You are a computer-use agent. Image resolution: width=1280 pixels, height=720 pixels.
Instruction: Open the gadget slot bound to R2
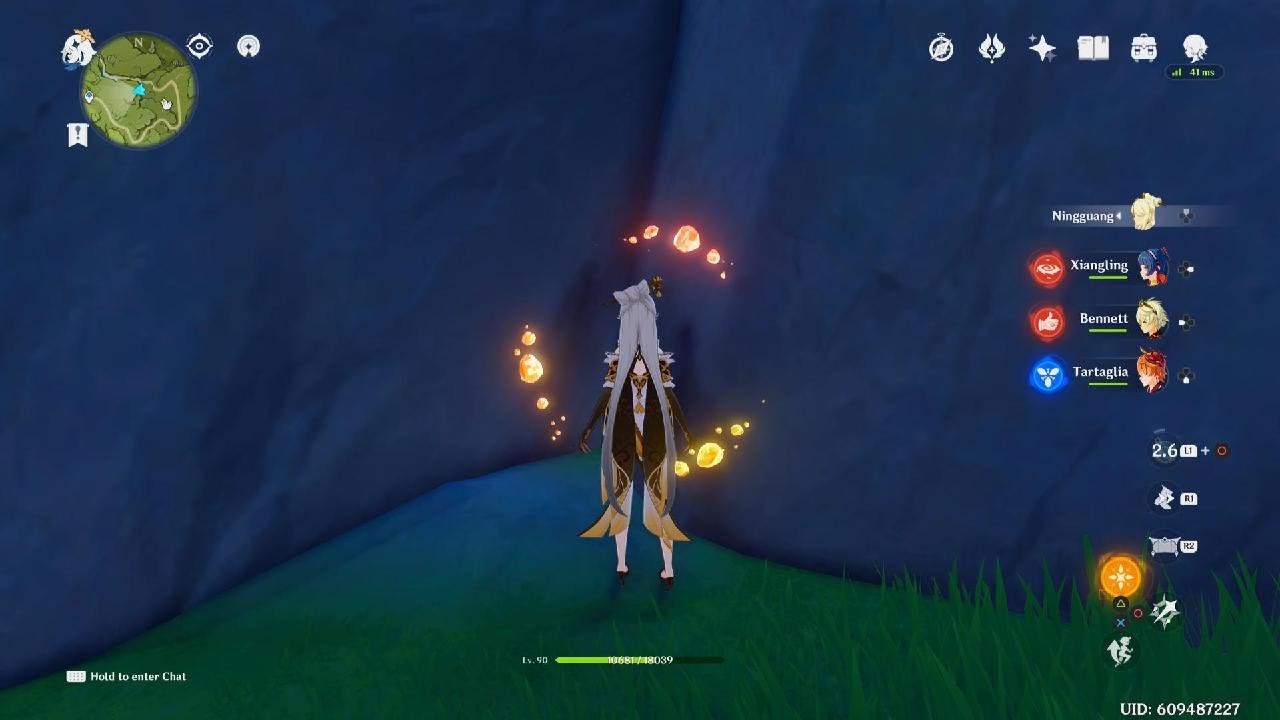click(1165, 545)
